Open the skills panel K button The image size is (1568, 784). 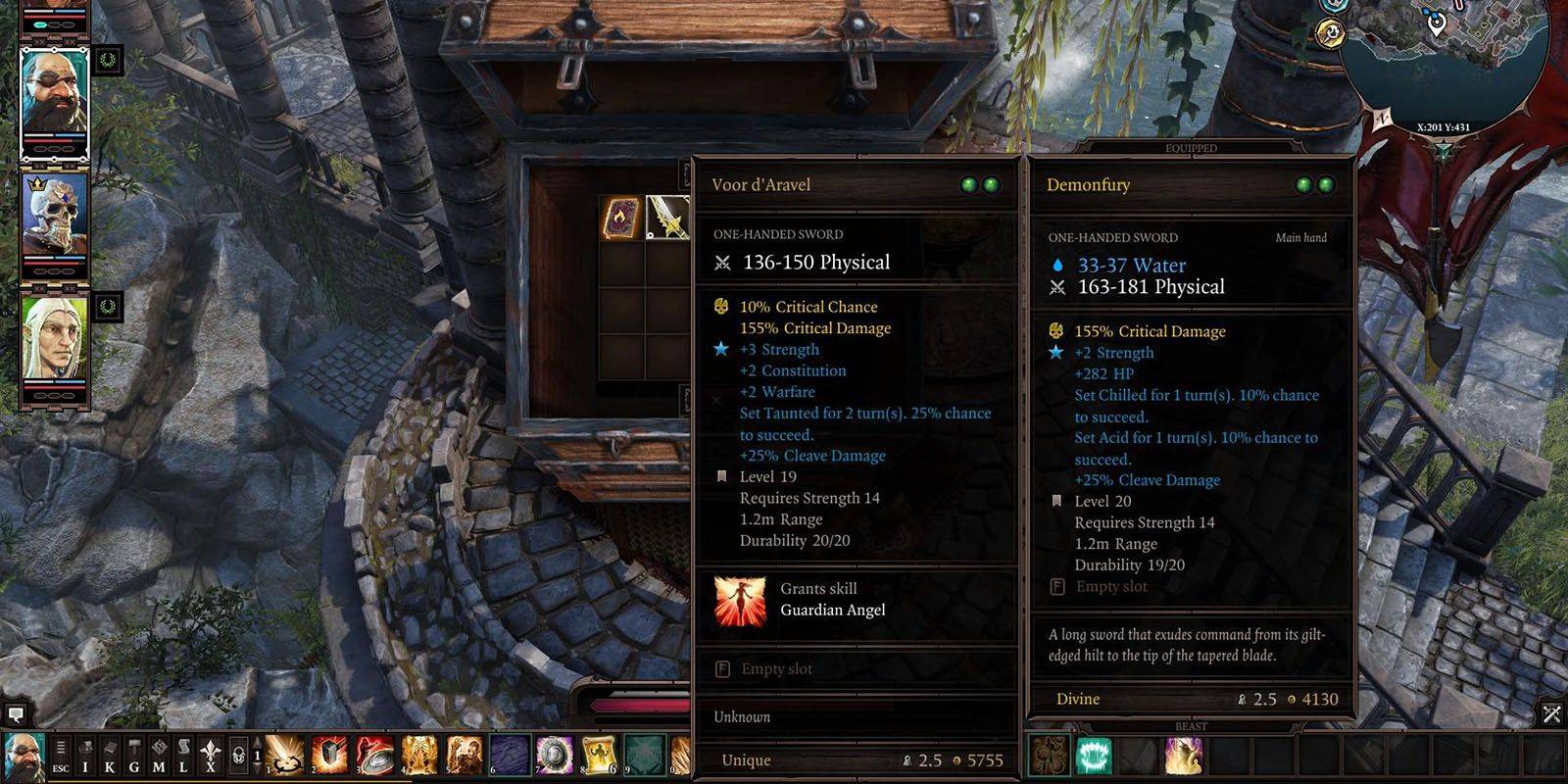(x=110, y=757)
